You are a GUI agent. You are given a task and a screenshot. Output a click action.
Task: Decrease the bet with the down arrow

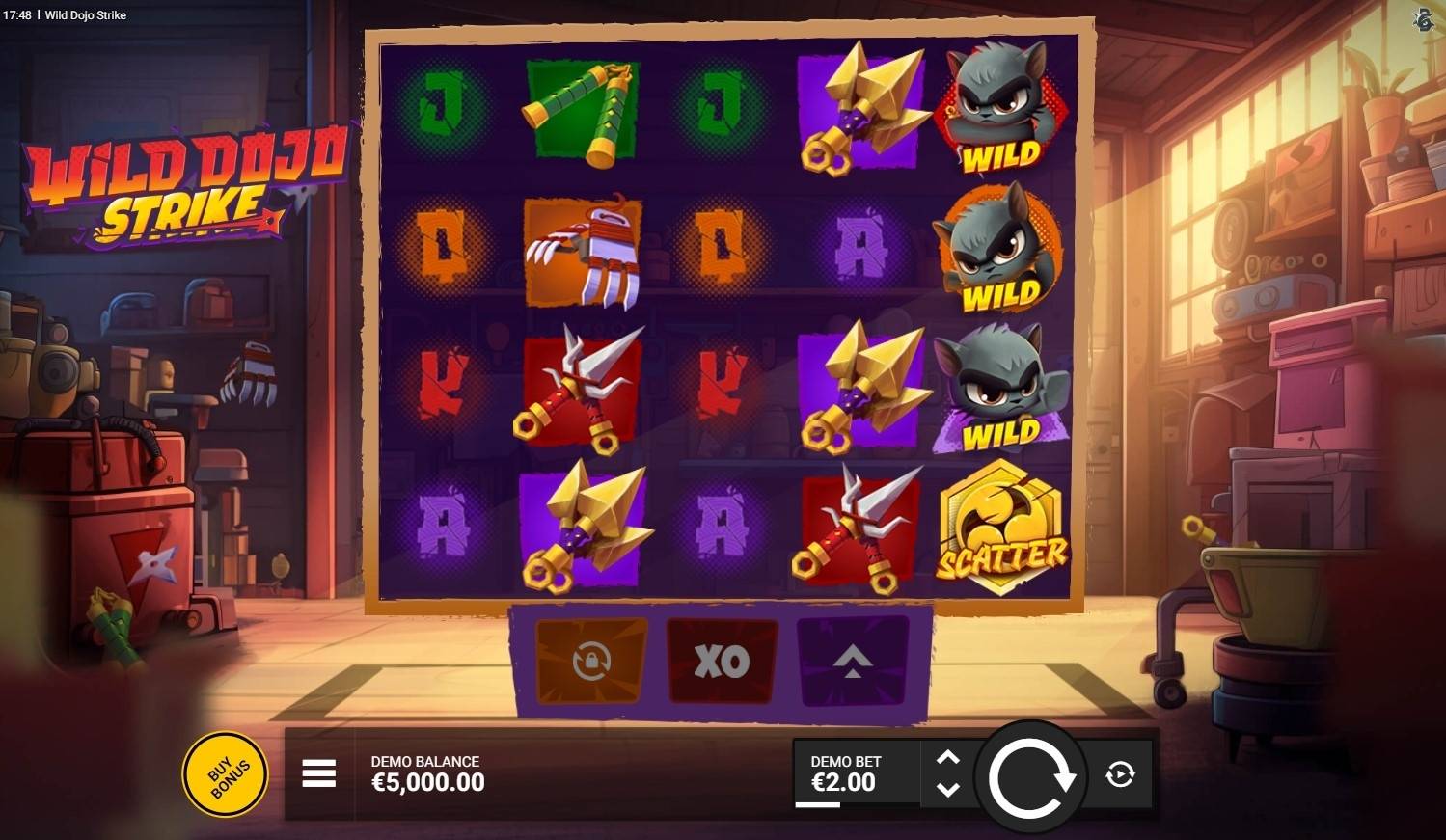948,791
